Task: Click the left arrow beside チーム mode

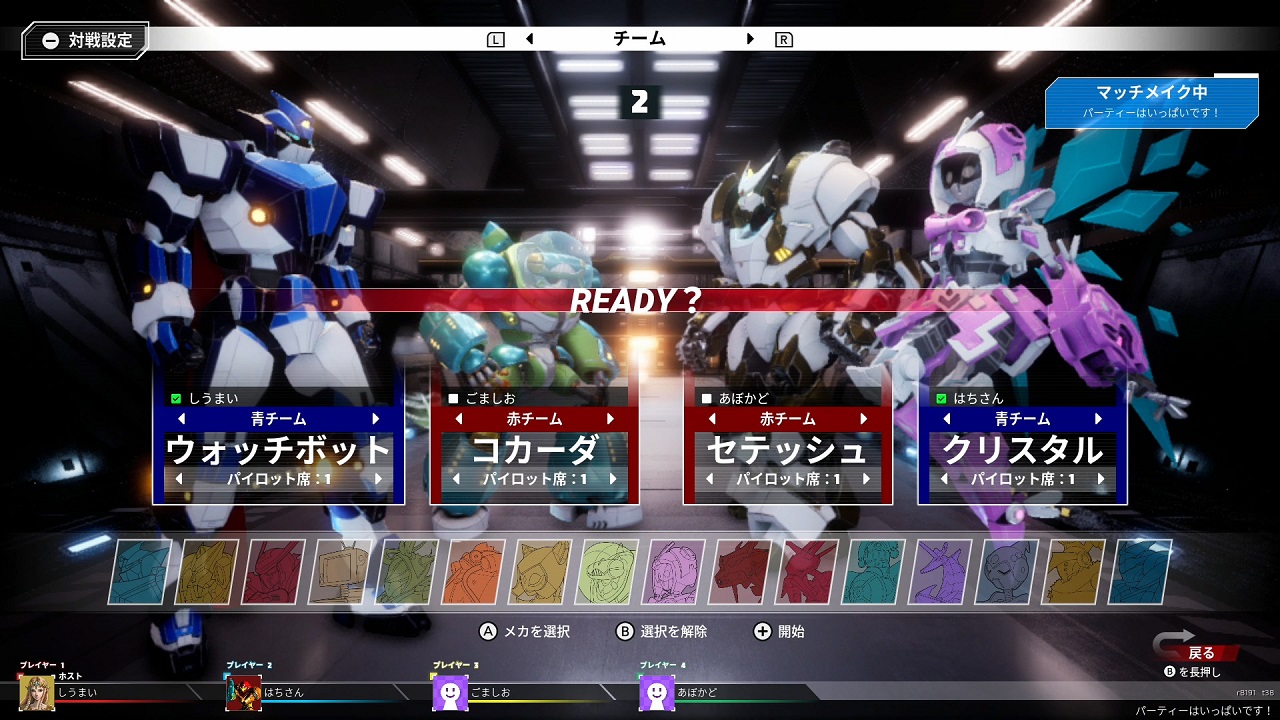Action: click(529, 39)
